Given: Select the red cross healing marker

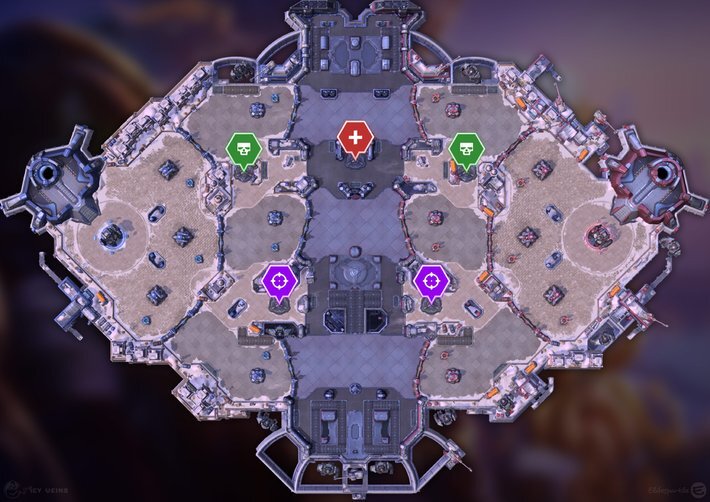Looking at the screenshot, I should click(355, 139).
